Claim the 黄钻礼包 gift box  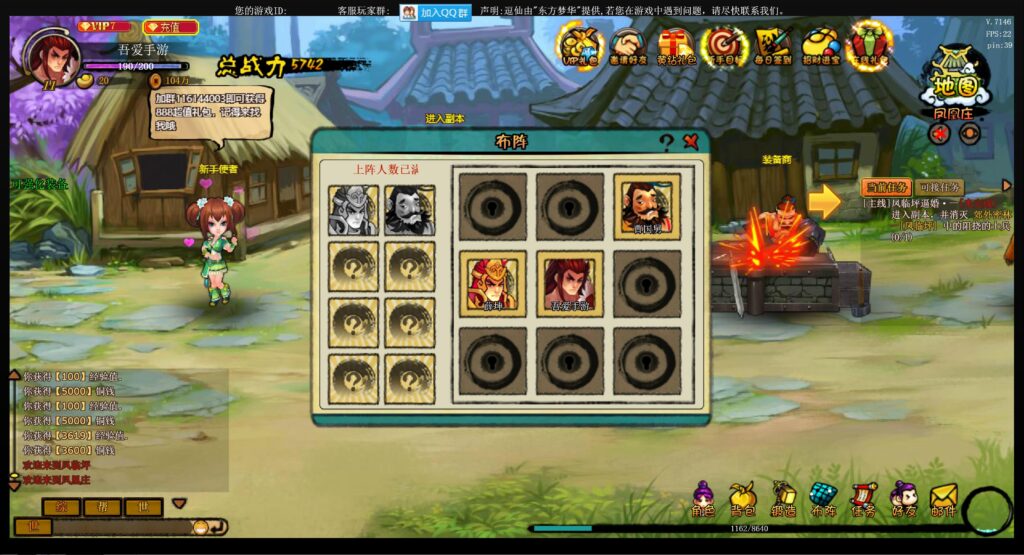click(676, 45)
